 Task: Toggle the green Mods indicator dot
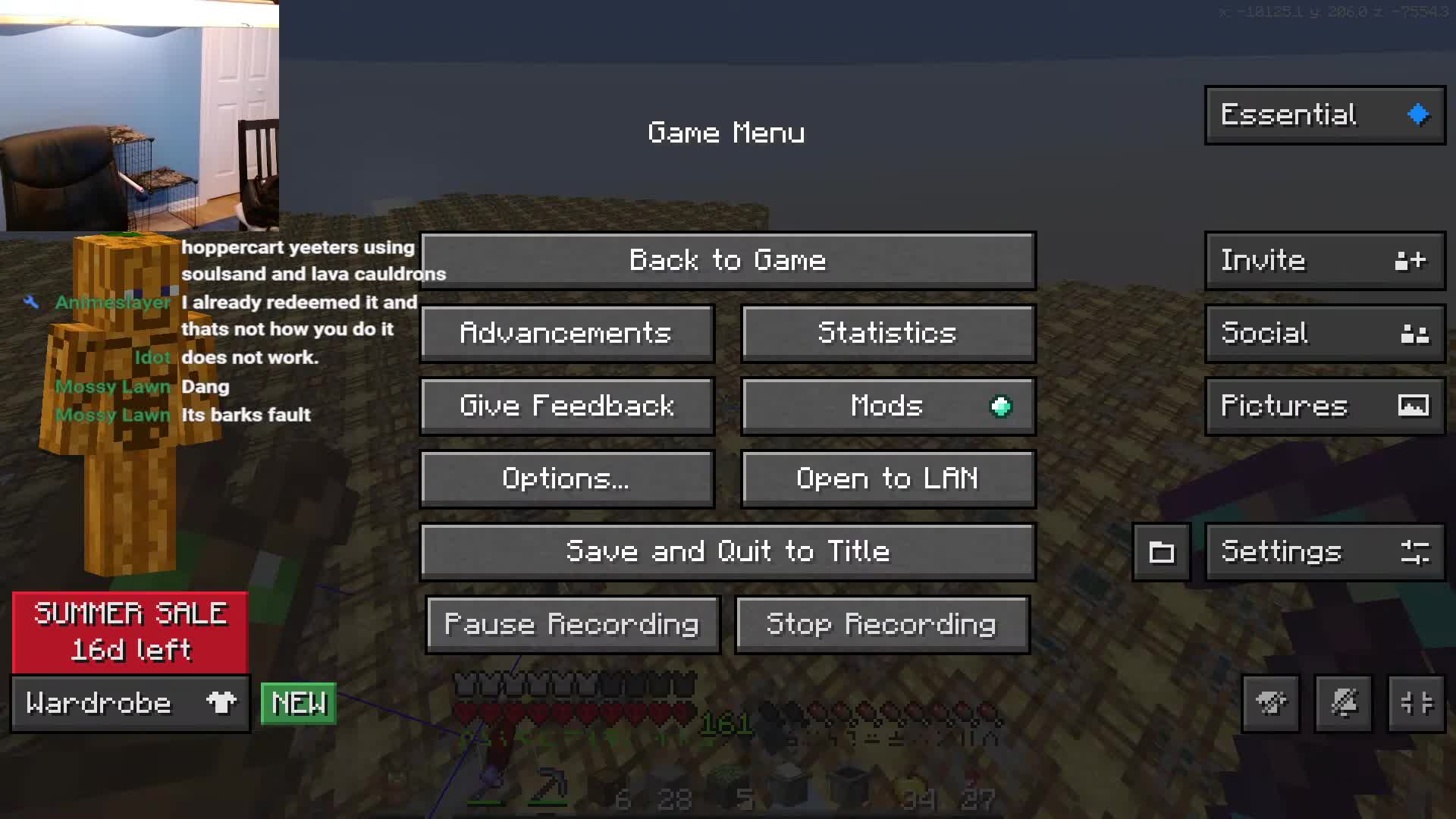tap(1001, 406)
